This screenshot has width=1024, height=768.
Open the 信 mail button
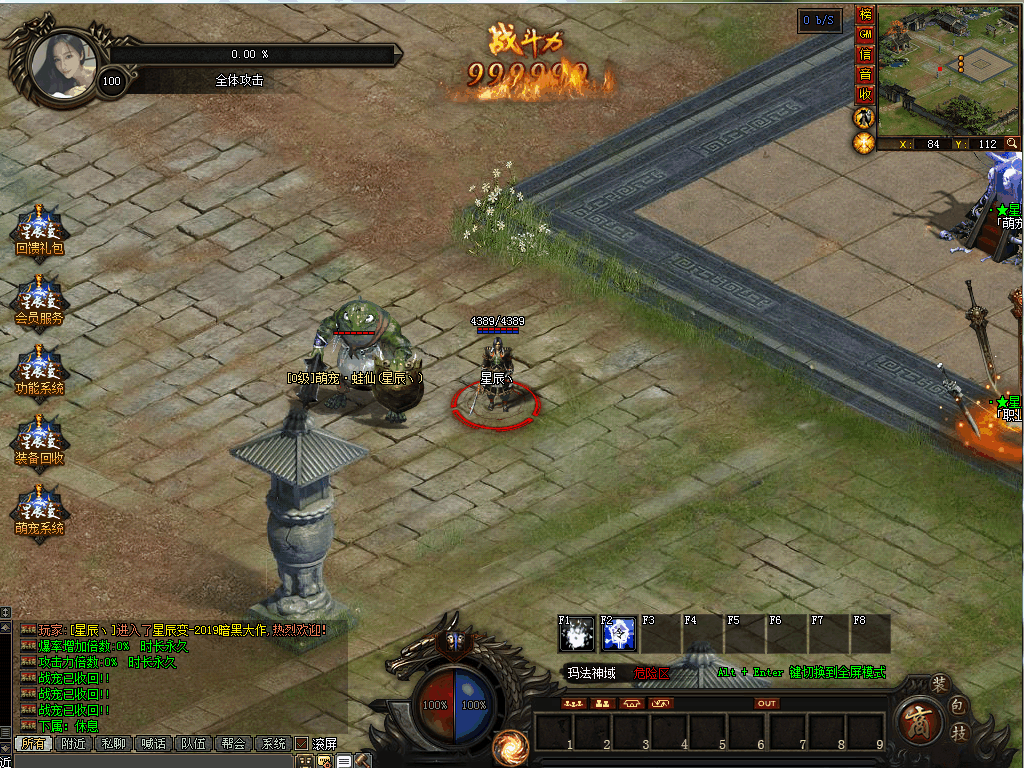(865, 55)
